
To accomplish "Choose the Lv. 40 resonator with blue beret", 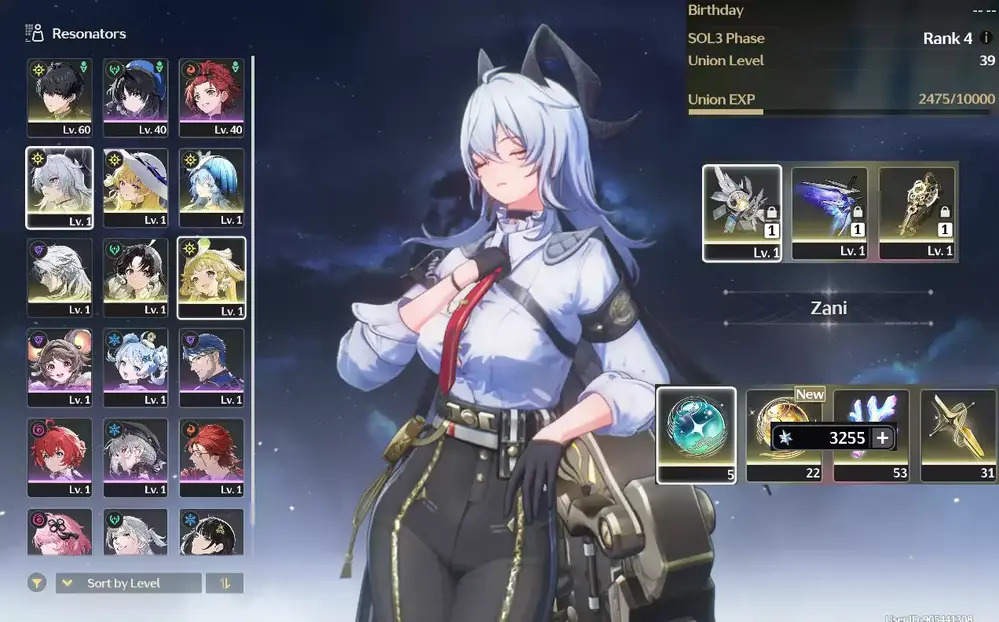I will tap(135, 95).
